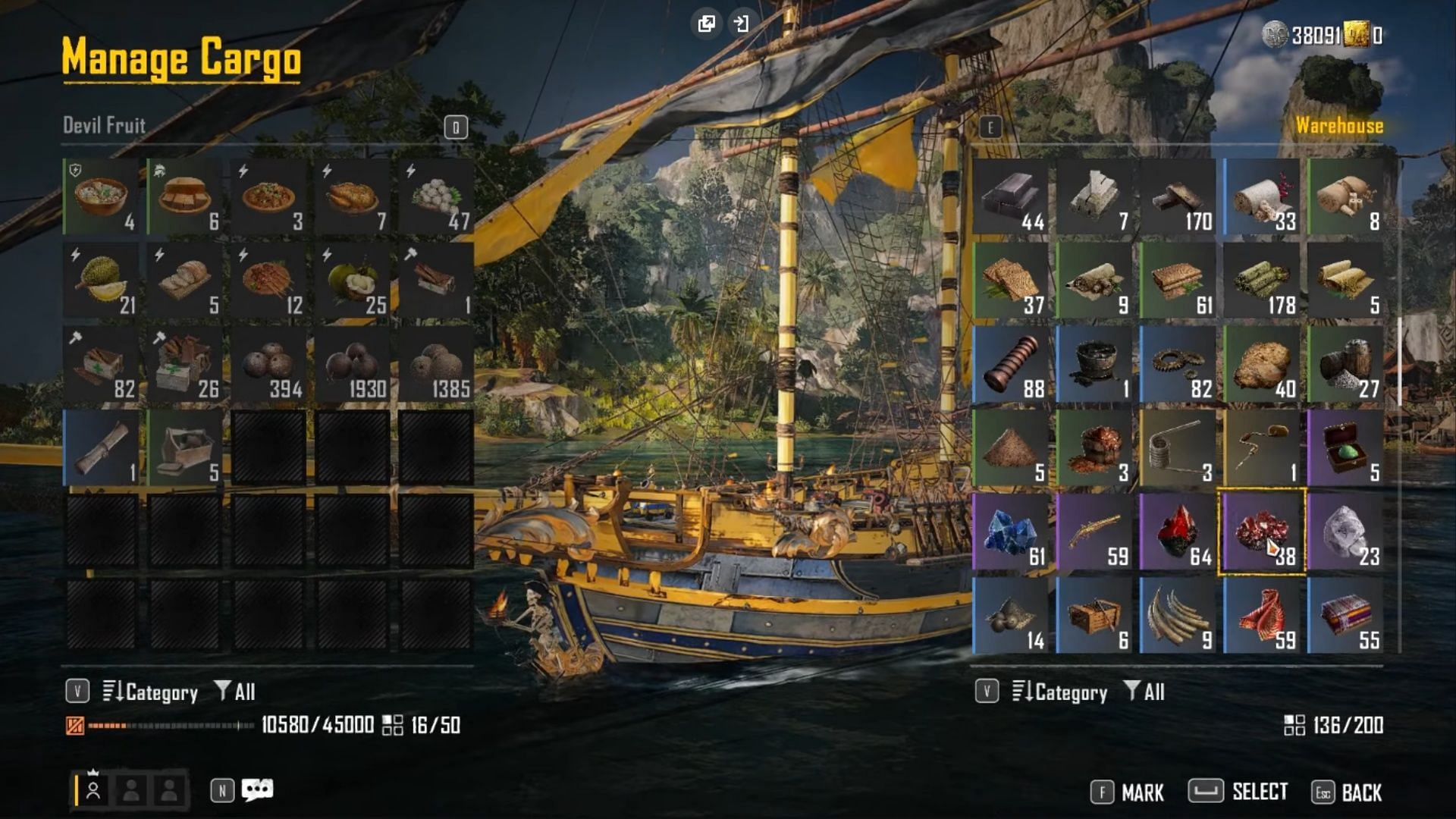Pick the blue sapphire gems stack of 61

[1011, 532]
